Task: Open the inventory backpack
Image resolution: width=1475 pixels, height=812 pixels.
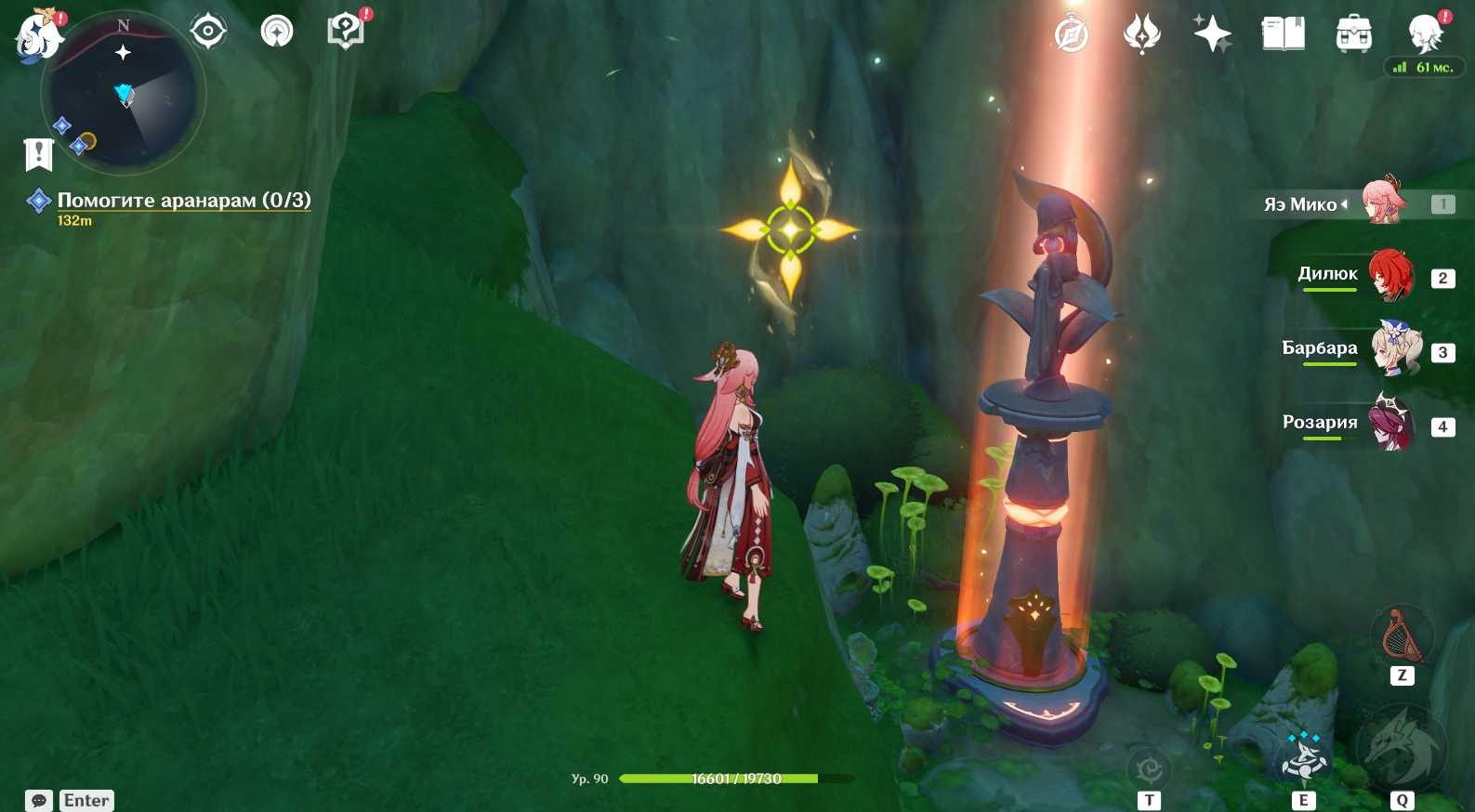Action: tap(1353, 34)
